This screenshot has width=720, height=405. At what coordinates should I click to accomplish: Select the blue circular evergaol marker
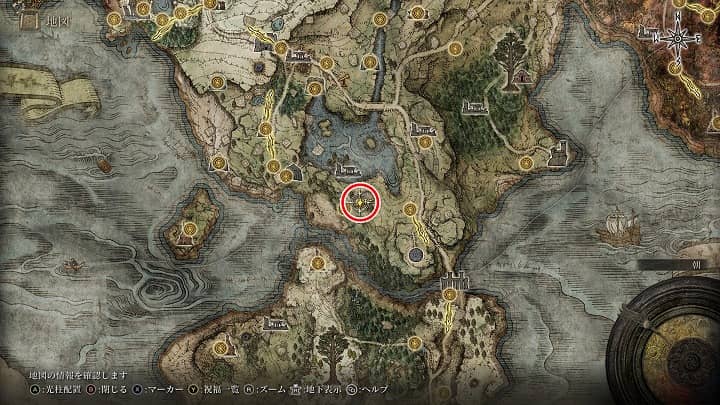tap(414, 256)
